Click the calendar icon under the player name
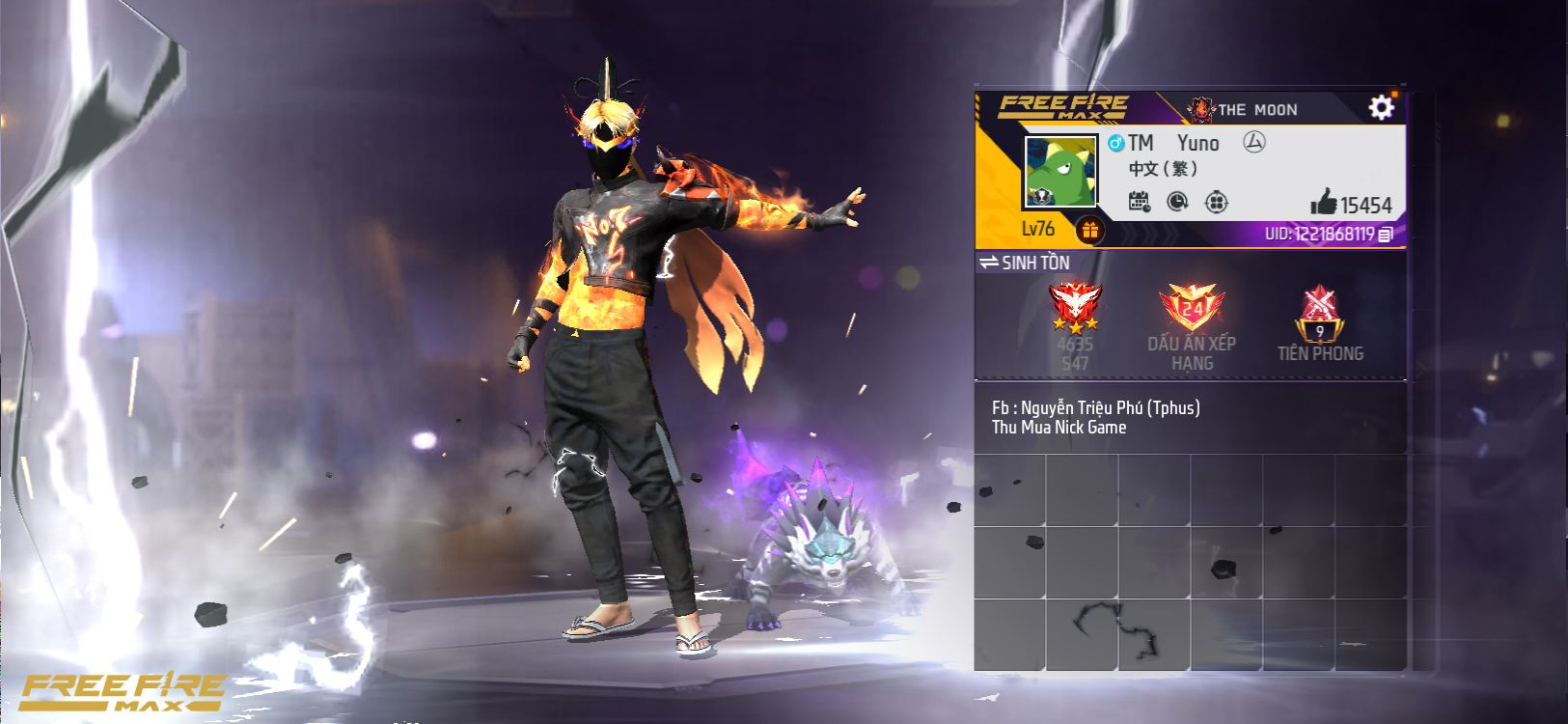Viewport: 1568px width, 724px height. pyautogui.click(x=1140, y=202)
